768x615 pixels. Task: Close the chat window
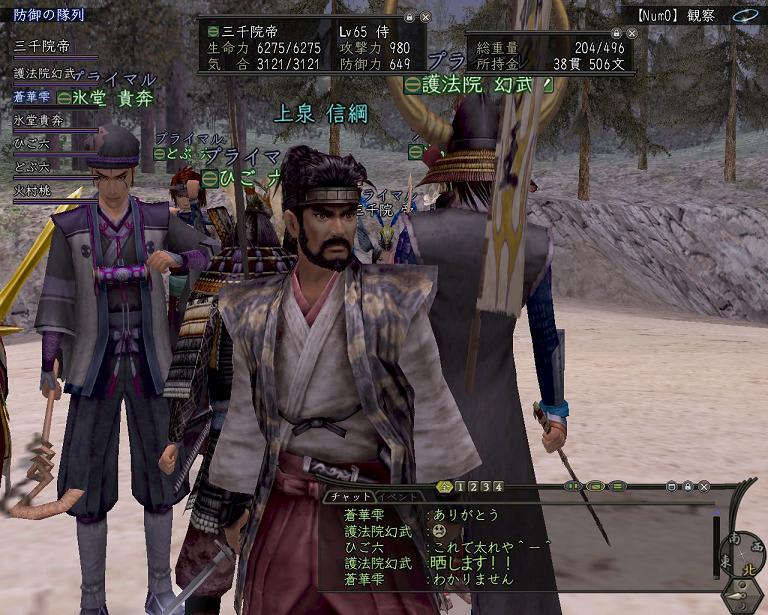(705, 487)
